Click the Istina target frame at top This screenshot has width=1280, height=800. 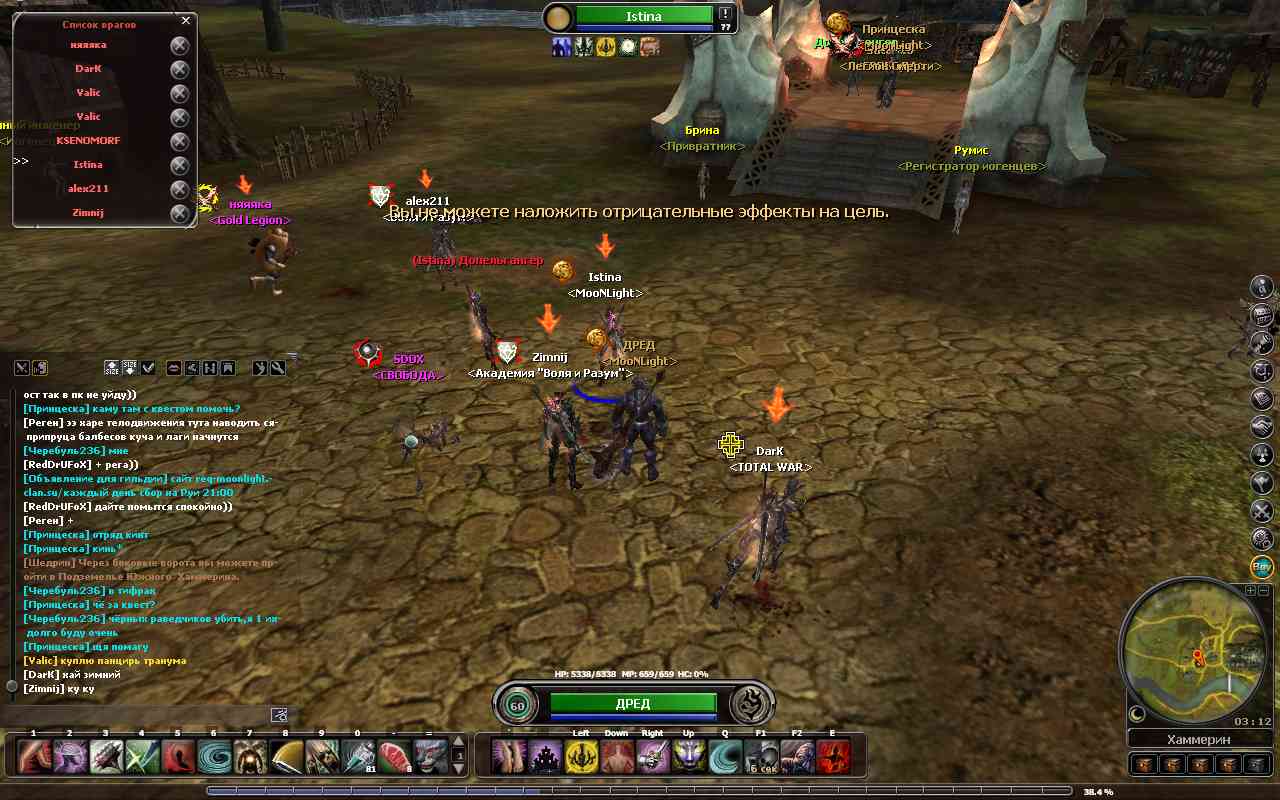[643, 16]
